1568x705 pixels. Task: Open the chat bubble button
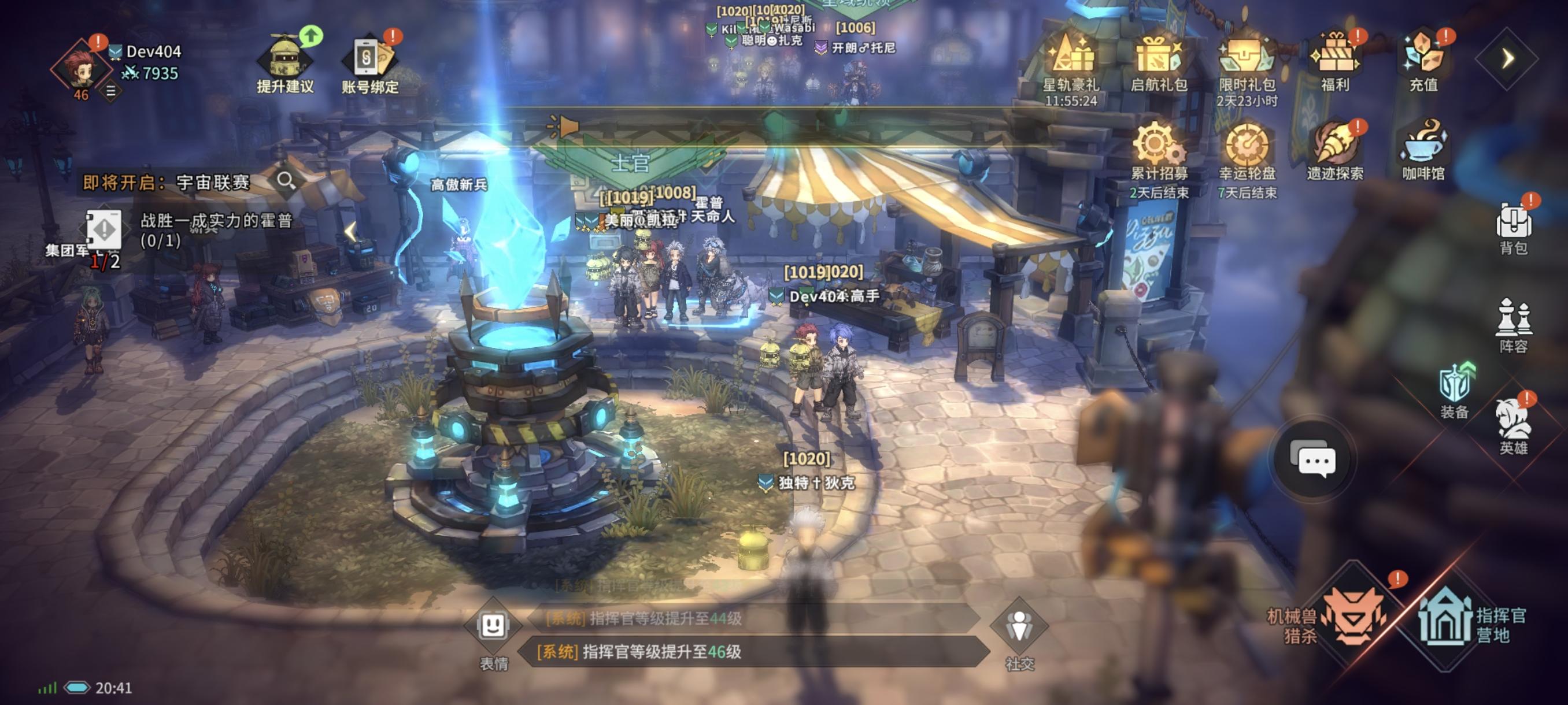click(1315, 461)
